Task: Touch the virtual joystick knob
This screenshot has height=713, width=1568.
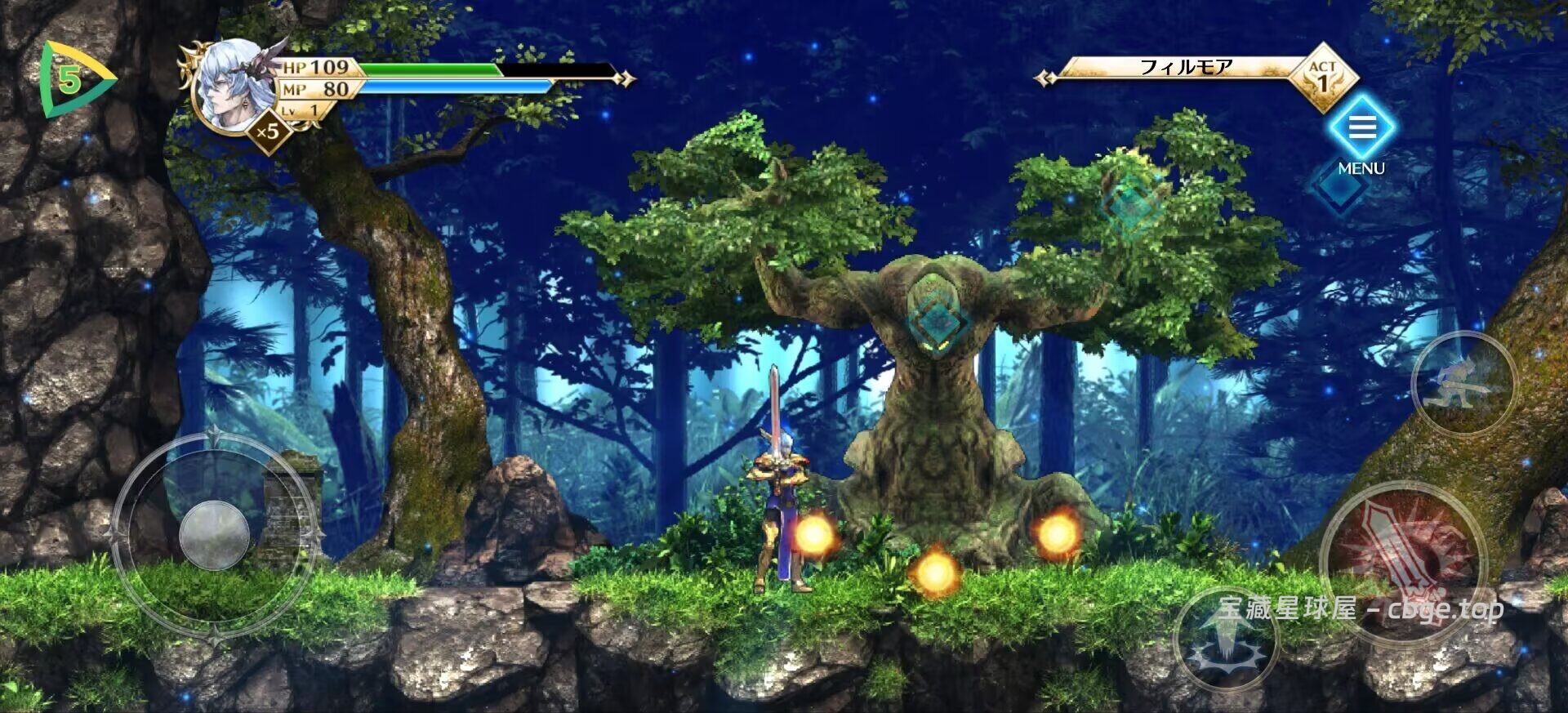Action: 214,535
